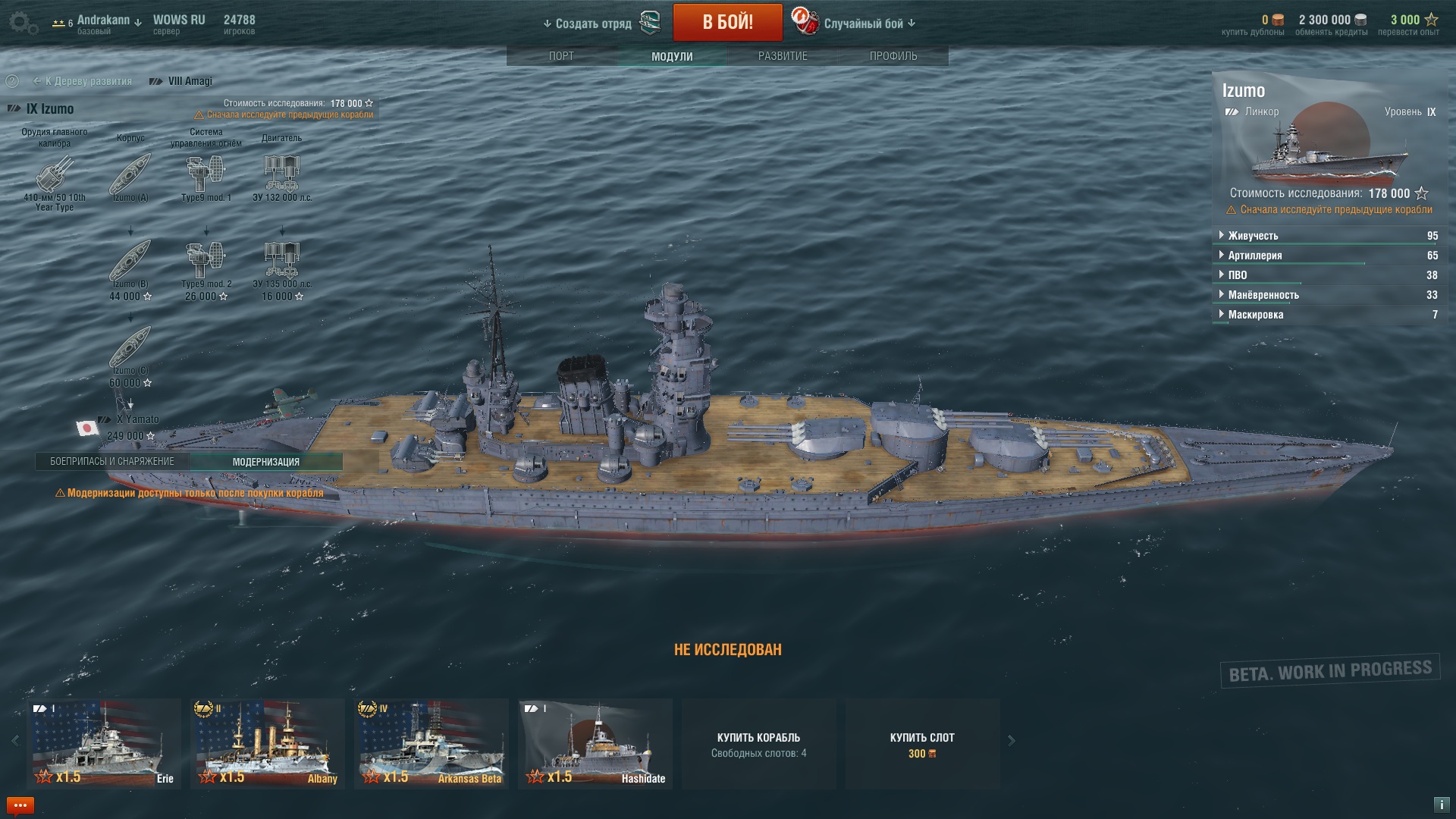
Task: Select the Izumo (B) hull module
Action: click(x=130, y=262)
